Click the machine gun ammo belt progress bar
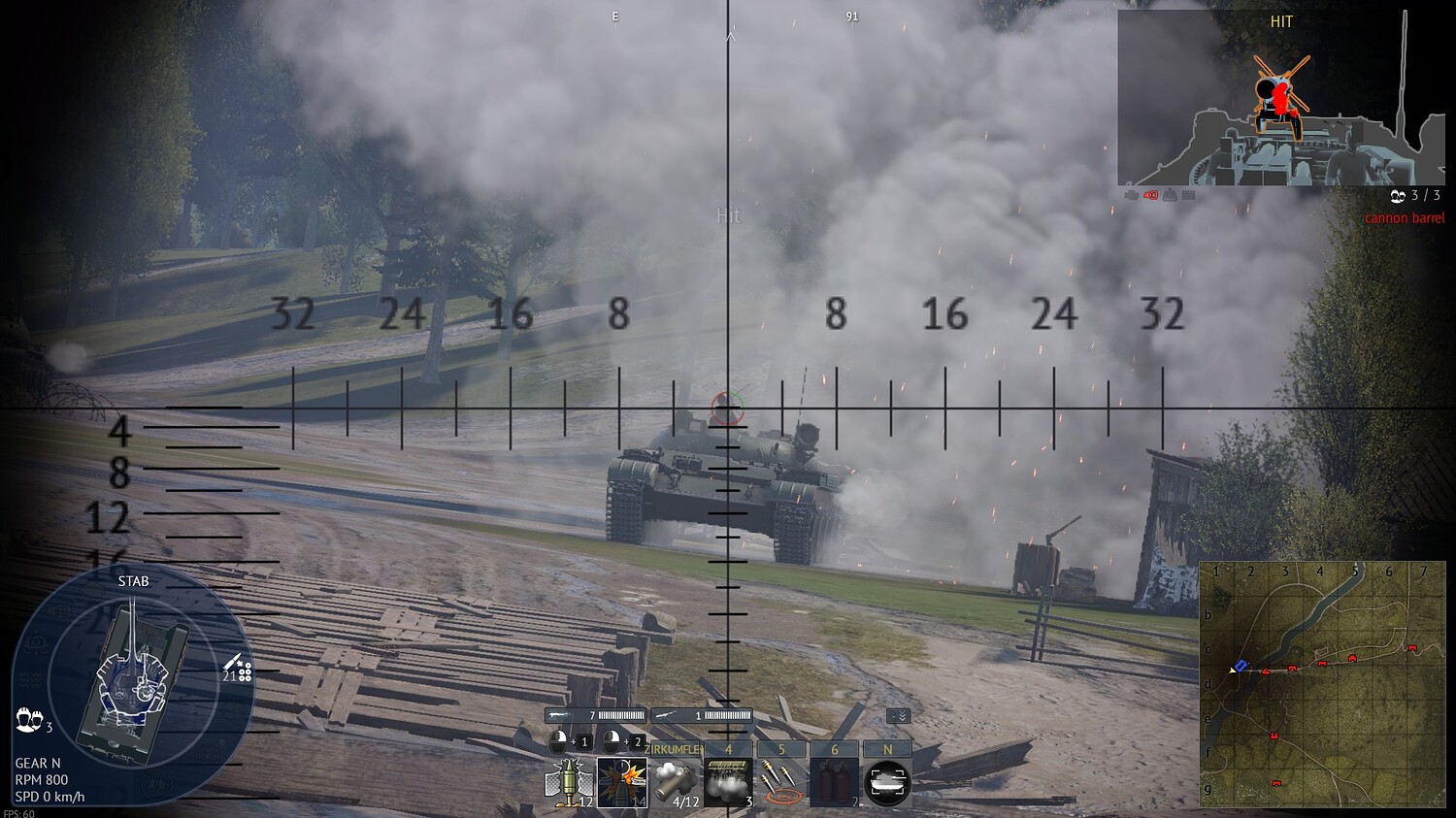Viewport: 1456px width, 818px height. [x=619, y=715]
